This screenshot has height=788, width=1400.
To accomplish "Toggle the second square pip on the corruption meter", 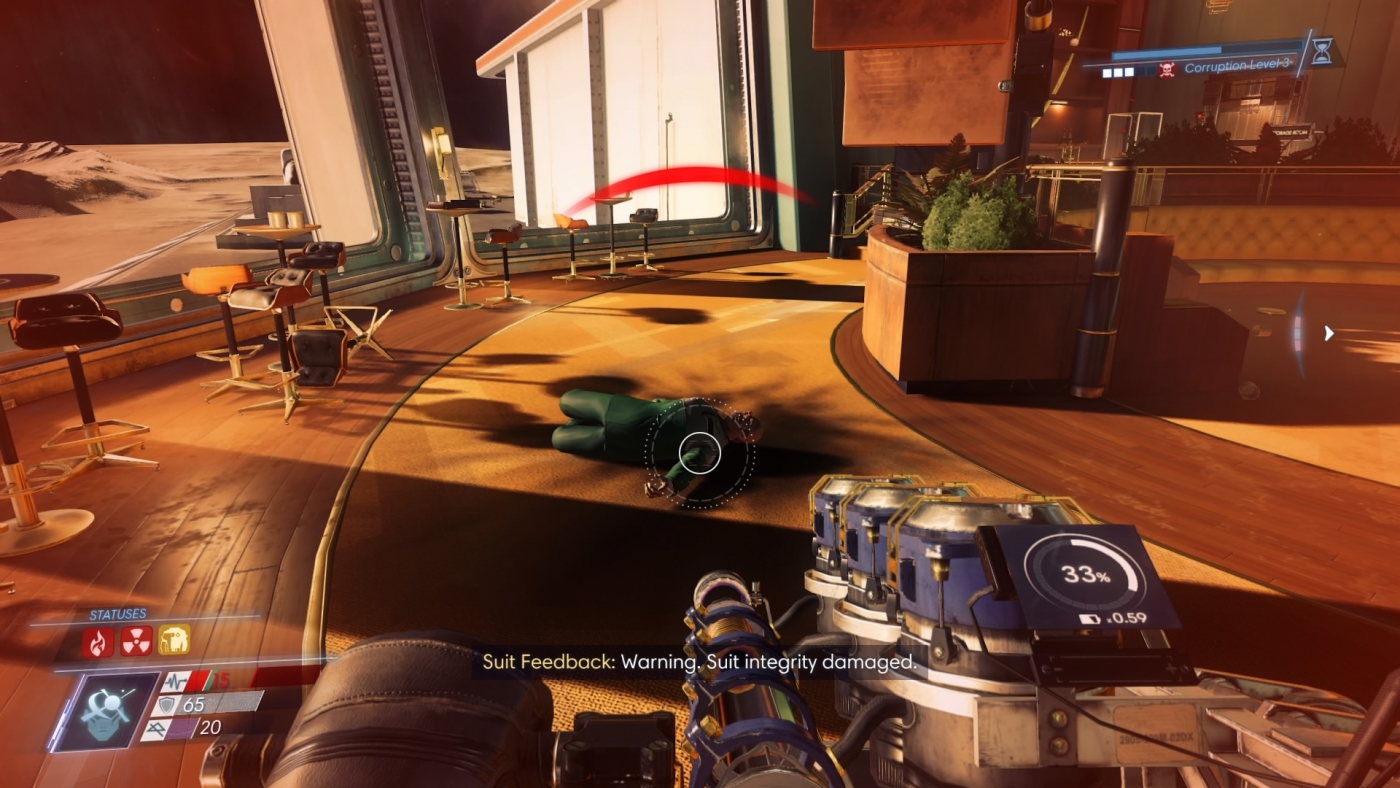I will tap(1118, 71).
